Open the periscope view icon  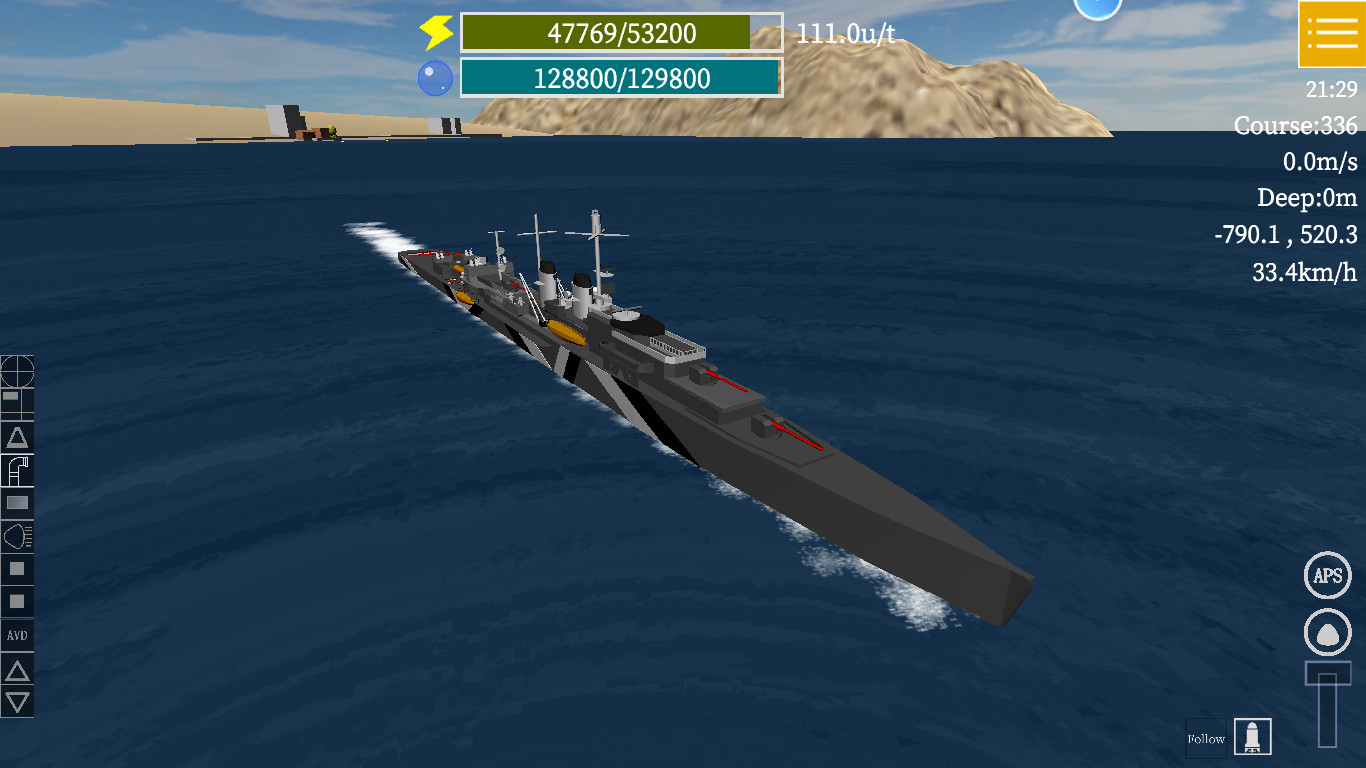coord(16,470)
